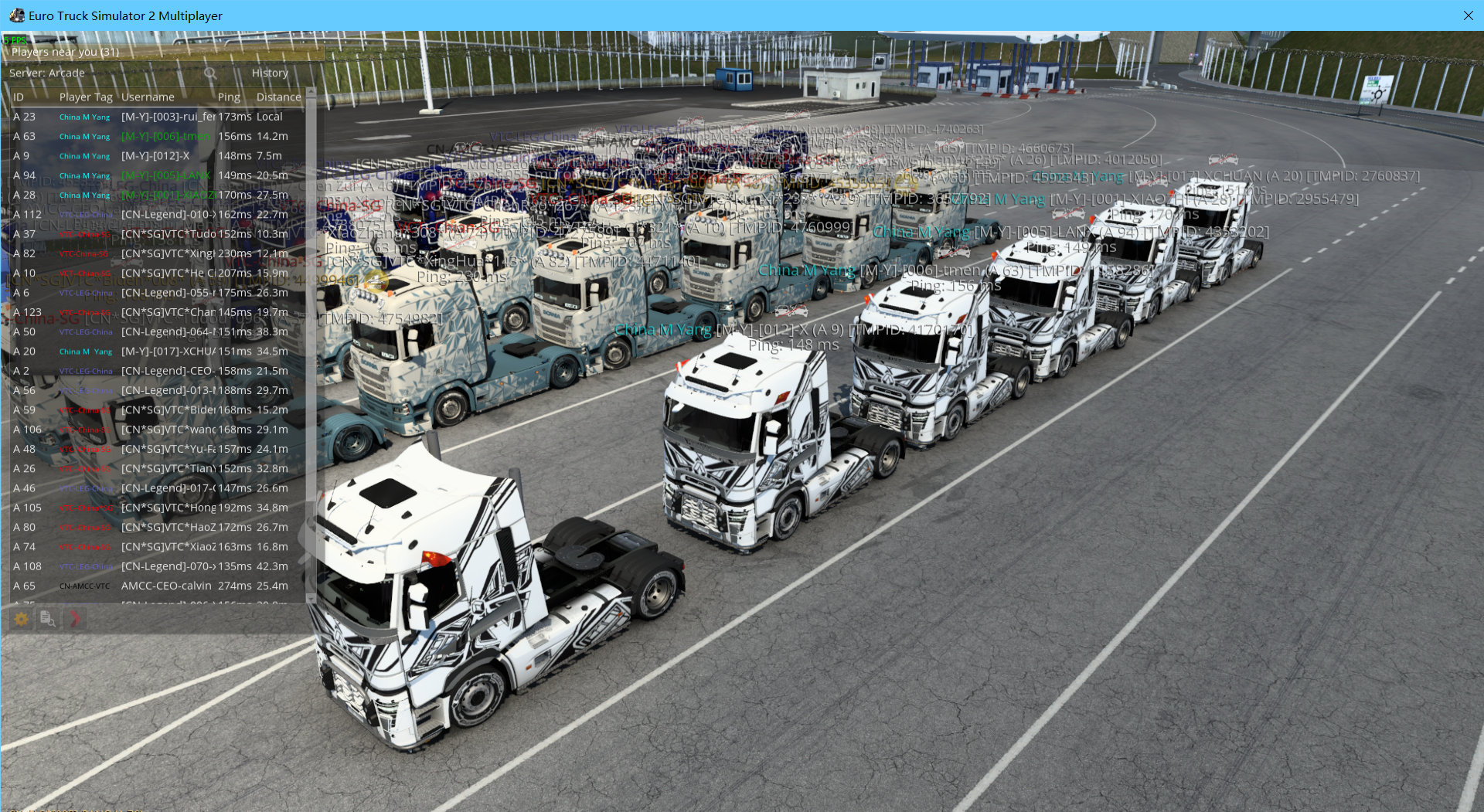
Task: Click the player list scroll up arrow
Action: click(x=311, y=92)
